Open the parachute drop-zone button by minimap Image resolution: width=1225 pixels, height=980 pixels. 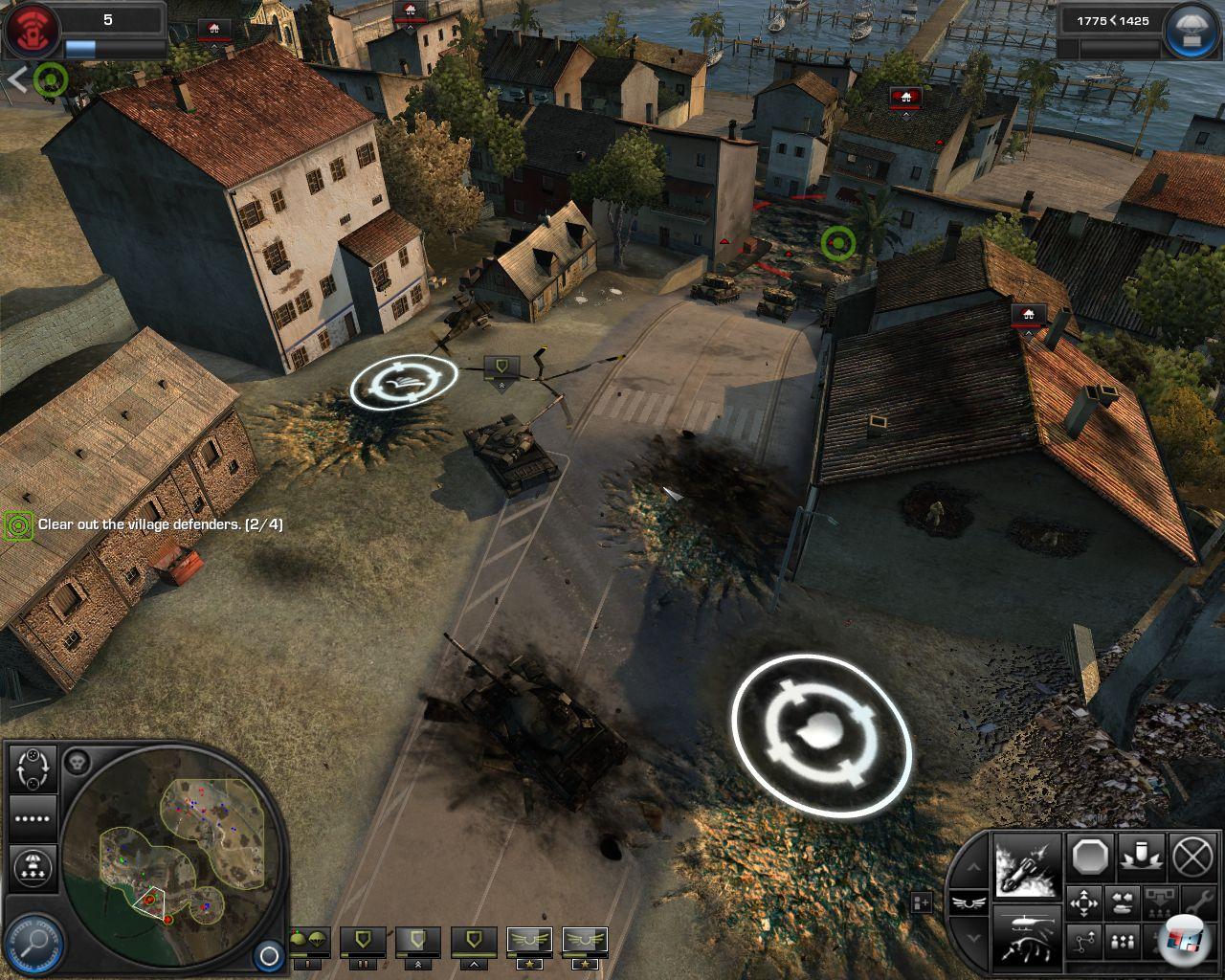tap(33, 870)
